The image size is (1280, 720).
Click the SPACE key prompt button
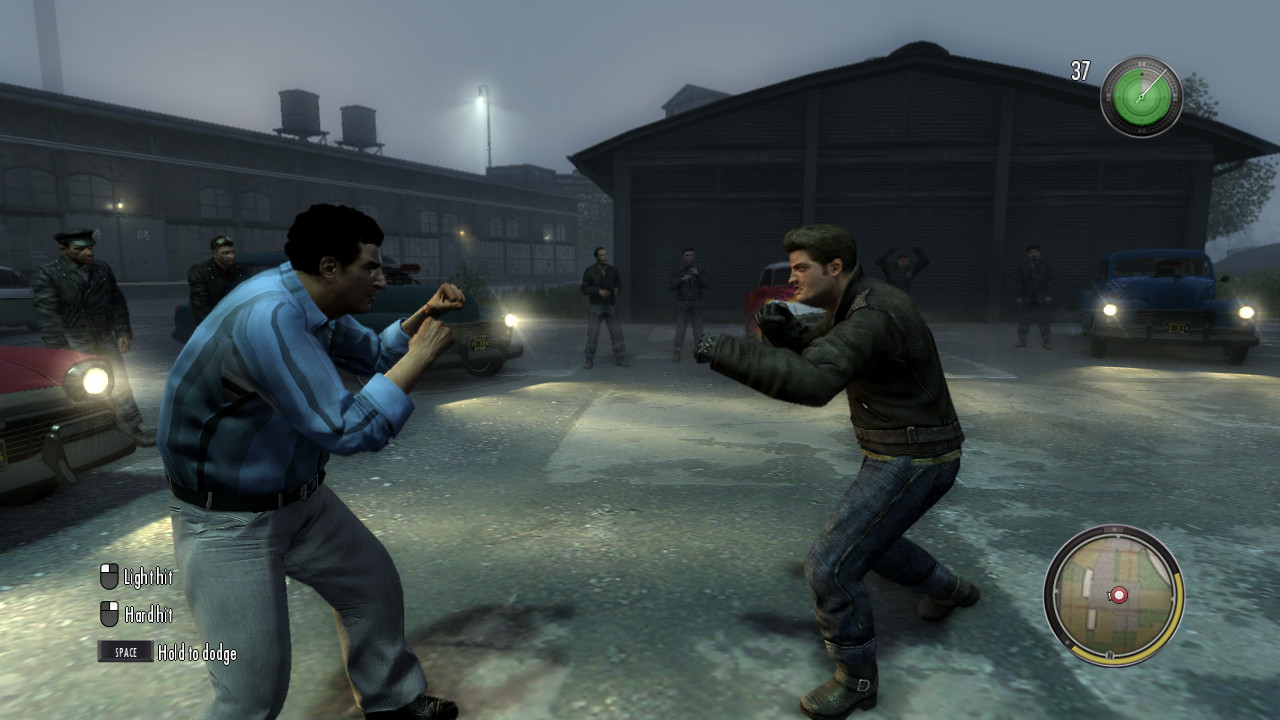pyautogui.click(x=125, y=651)
